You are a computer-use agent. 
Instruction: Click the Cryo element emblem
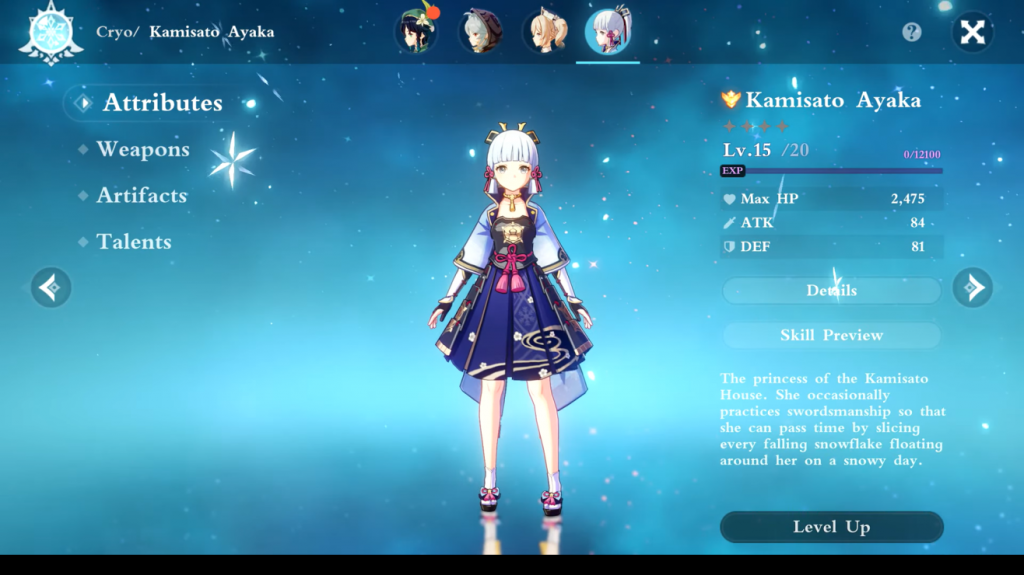coord(48,31)
